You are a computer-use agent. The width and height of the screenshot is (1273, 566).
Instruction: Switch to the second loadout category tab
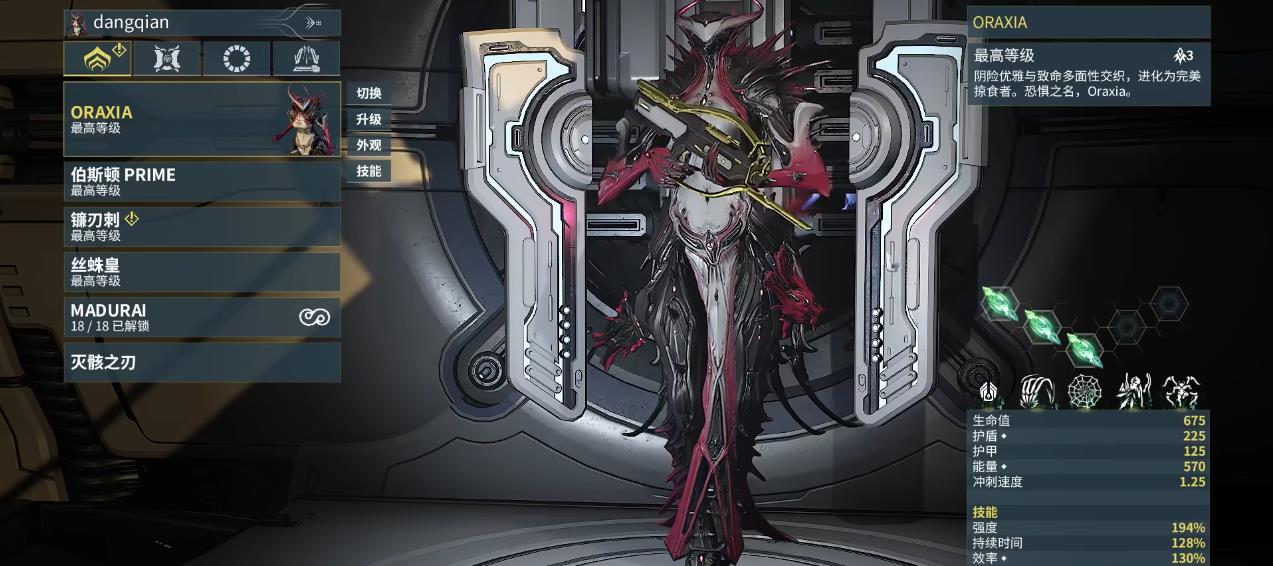[x=167, y=58]
